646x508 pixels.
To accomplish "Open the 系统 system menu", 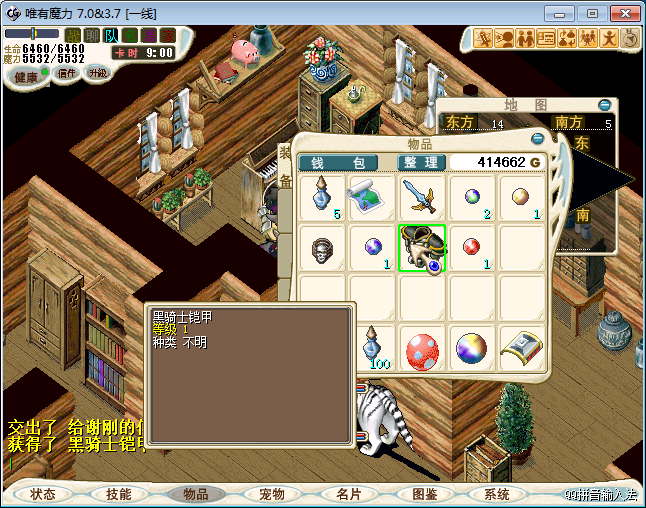I will point(497,494).
